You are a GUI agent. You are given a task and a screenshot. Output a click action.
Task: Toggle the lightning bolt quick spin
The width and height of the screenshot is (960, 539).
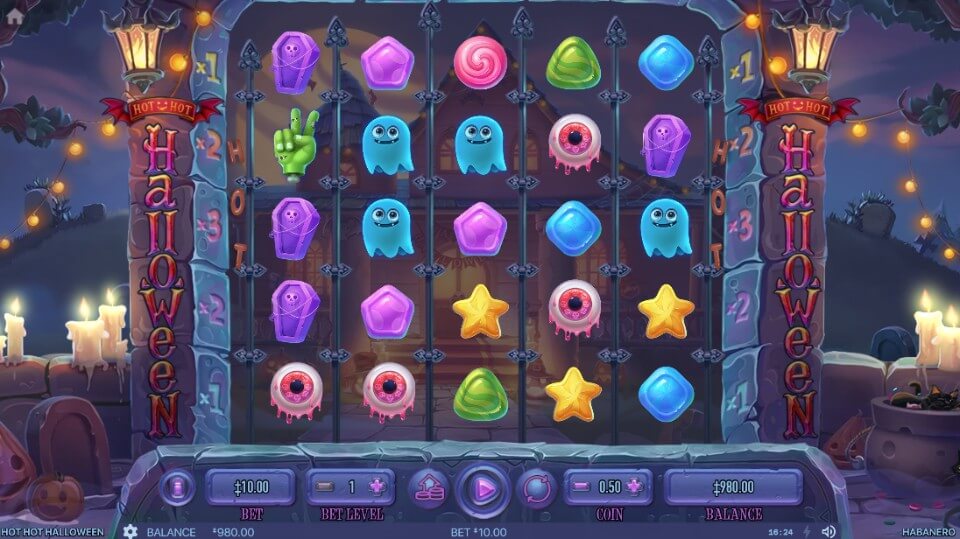(x=806, y=531)
